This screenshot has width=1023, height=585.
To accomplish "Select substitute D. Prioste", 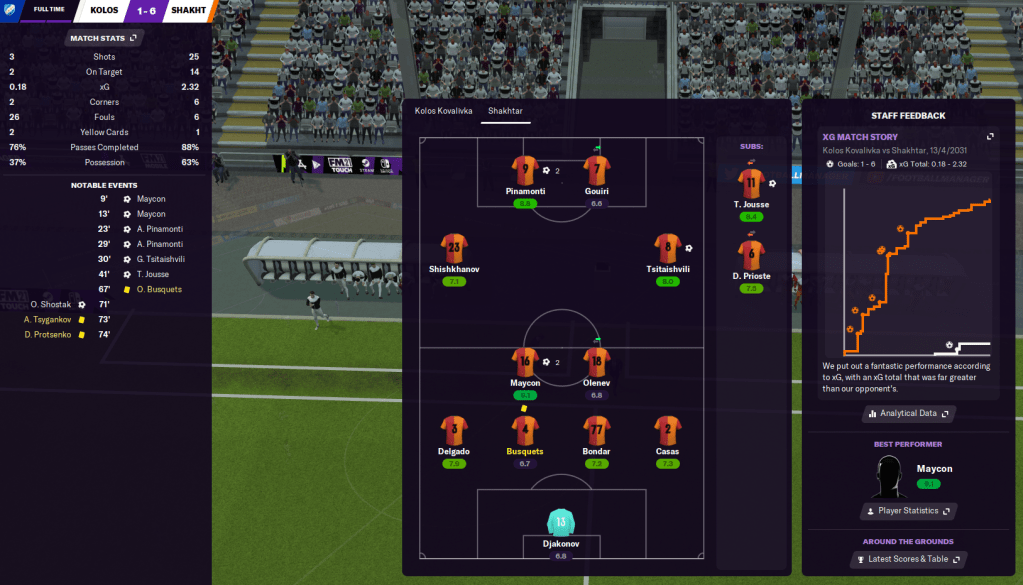I will (750, 255).
